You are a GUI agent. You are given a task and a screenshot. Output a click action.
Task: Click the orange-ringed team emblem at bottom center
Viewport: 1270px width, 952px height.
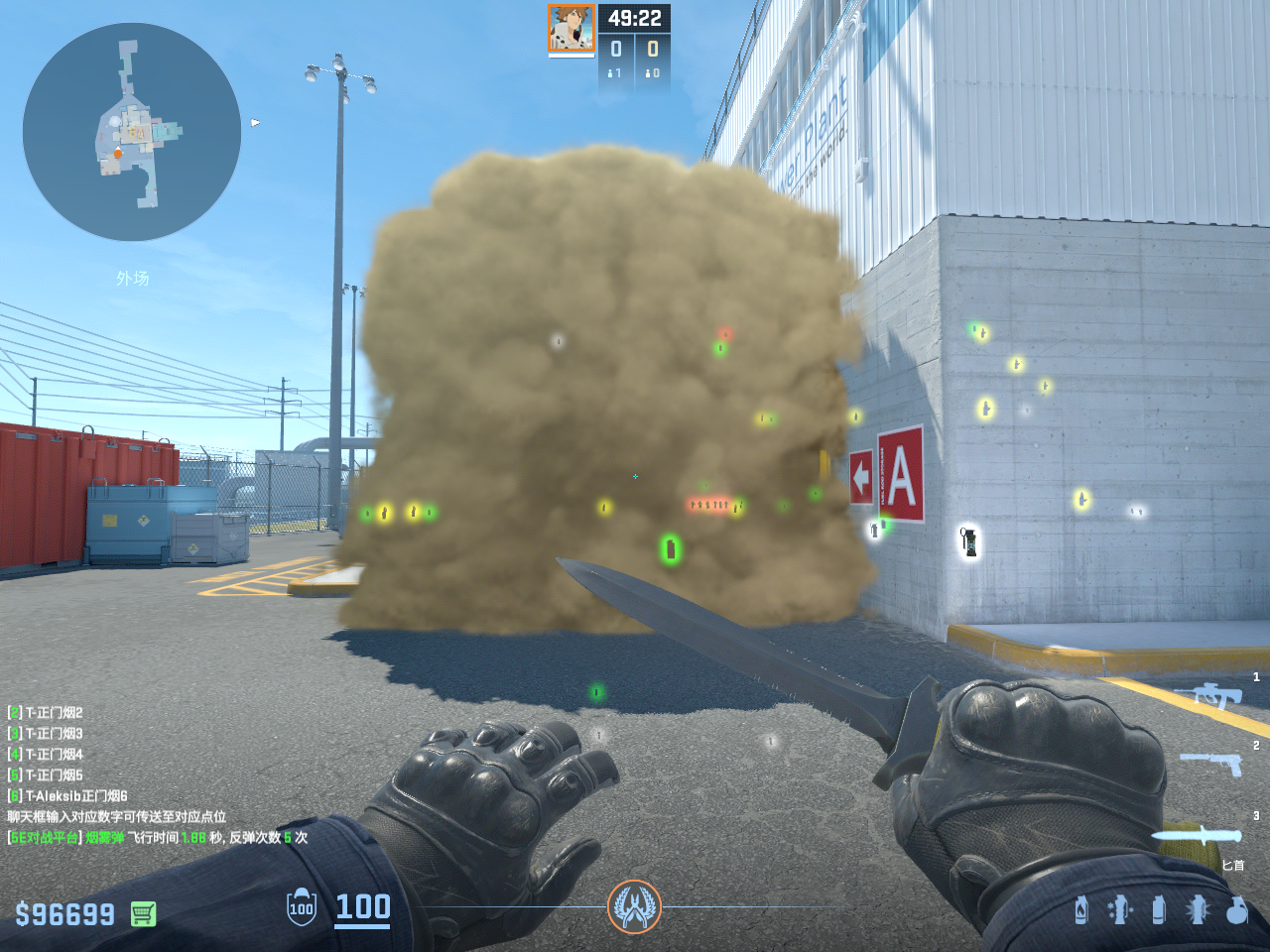click(633, 906)
